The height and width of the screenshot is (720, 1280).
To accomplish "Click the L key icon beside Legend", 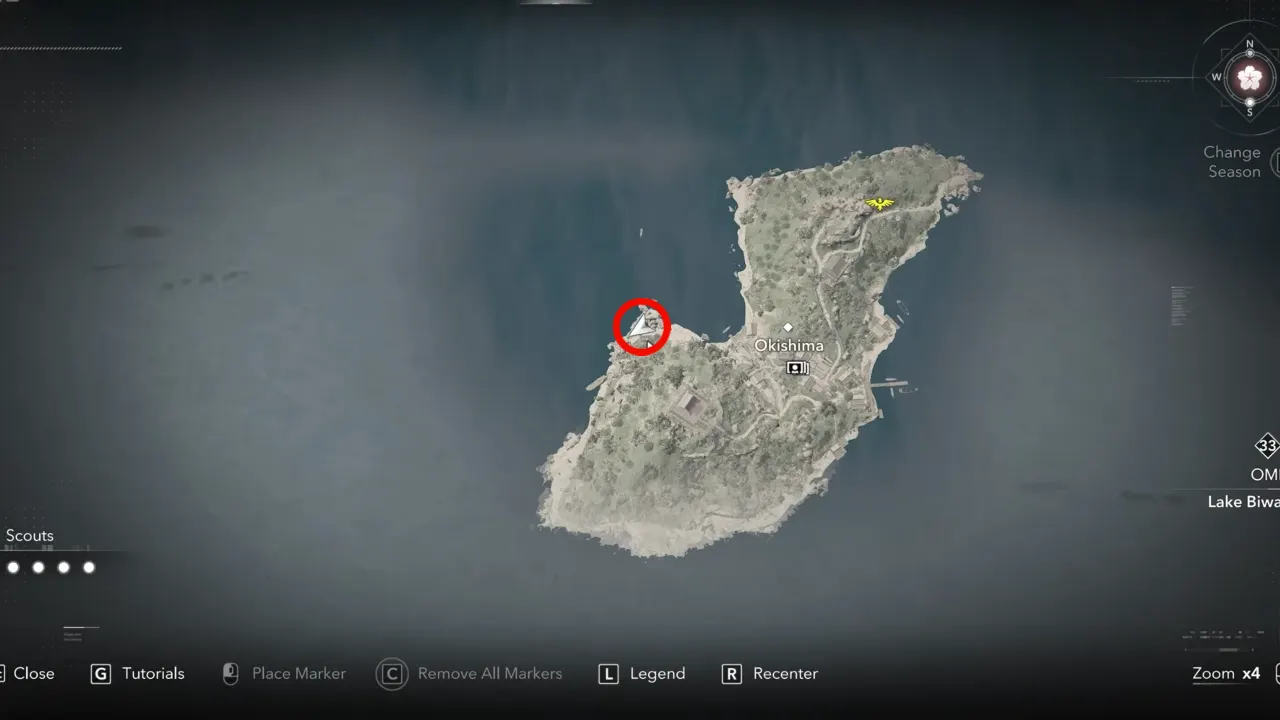I will click(x=608, y=674).
